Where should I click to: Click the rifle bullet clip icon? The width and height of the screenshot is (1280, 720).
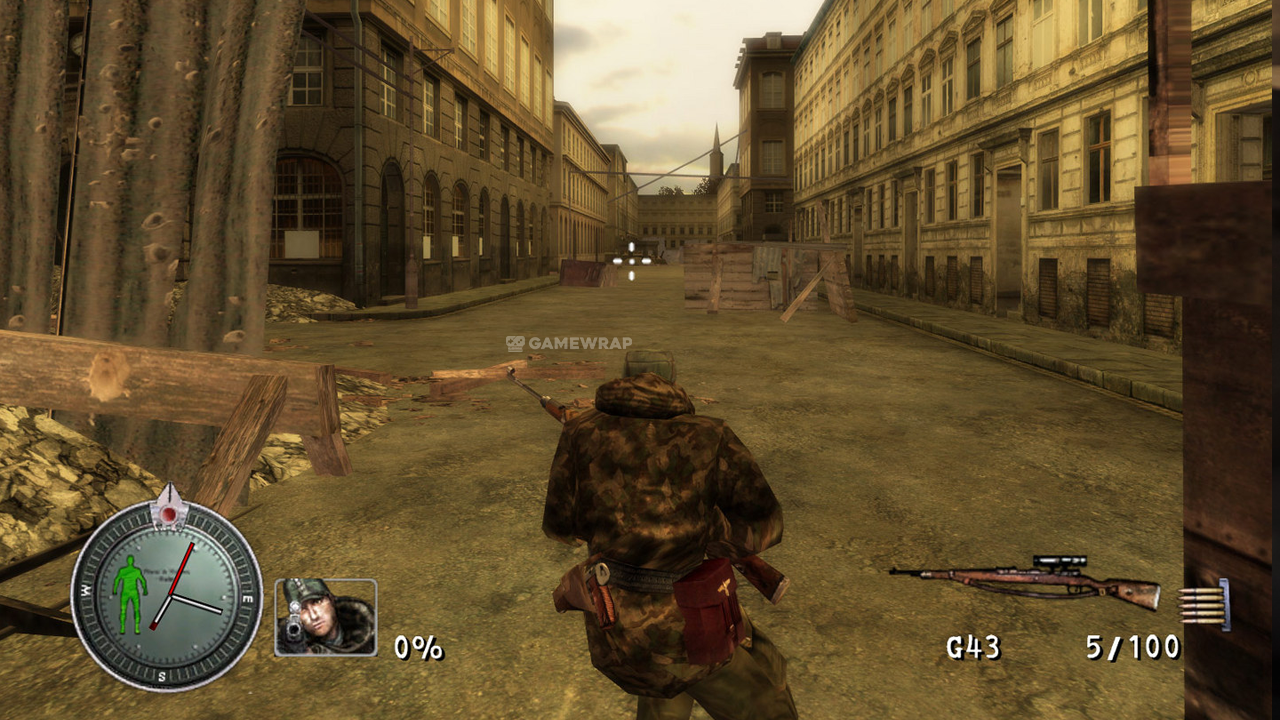click(x=1204, y=606)
